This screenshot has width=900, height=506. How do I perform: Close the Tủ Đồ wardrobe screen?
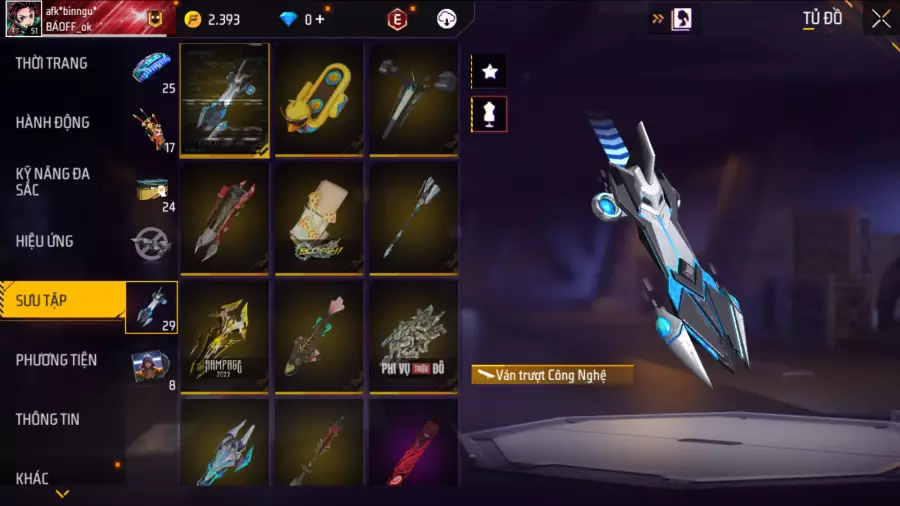coord(880,19)
